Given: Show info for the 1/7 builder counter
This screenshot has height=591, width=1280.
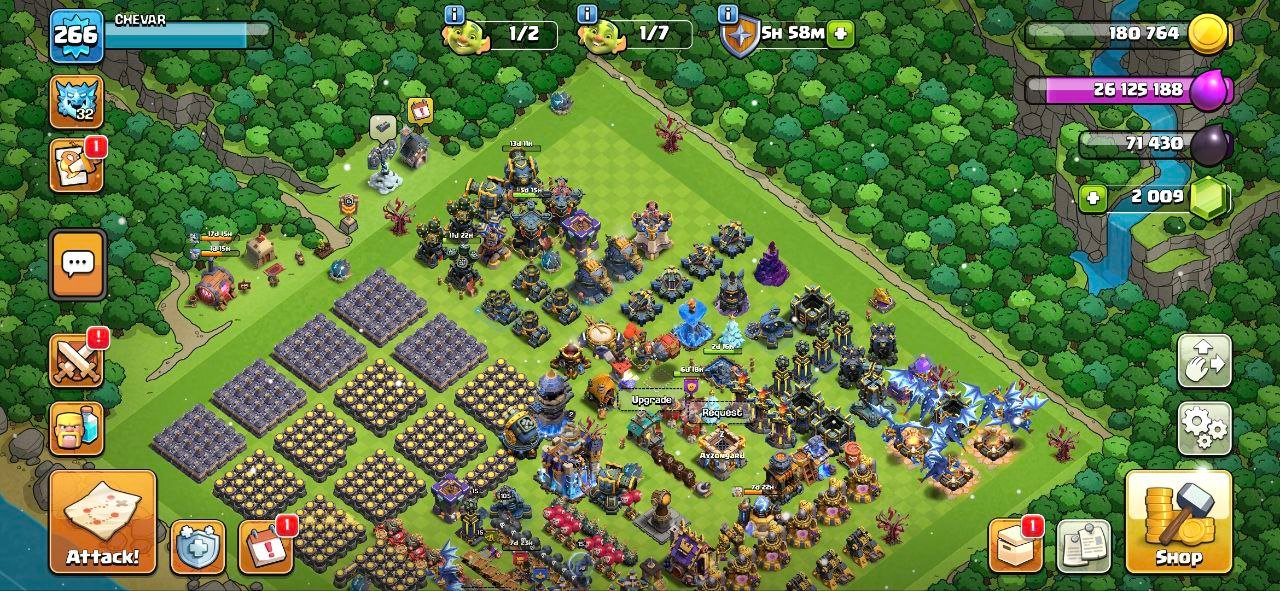Looking at the screenshot, I should (x=588, y=14).
